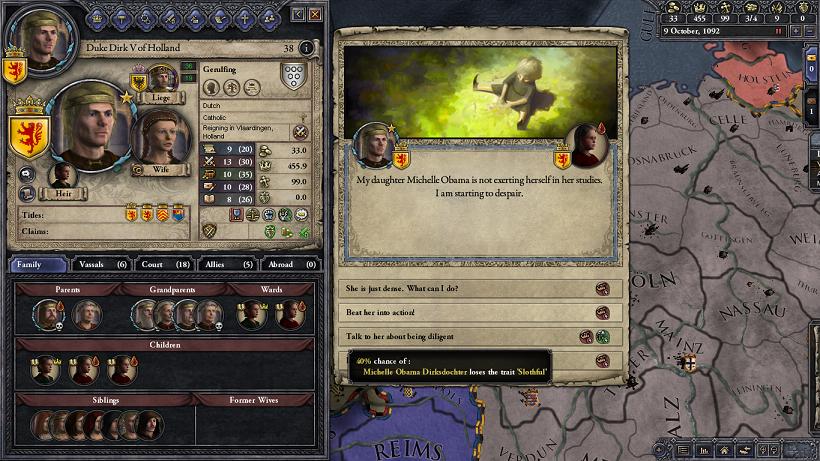Select the Family tab
The height and width of the screenshot is (461, 820).
(x=39, y=264)
